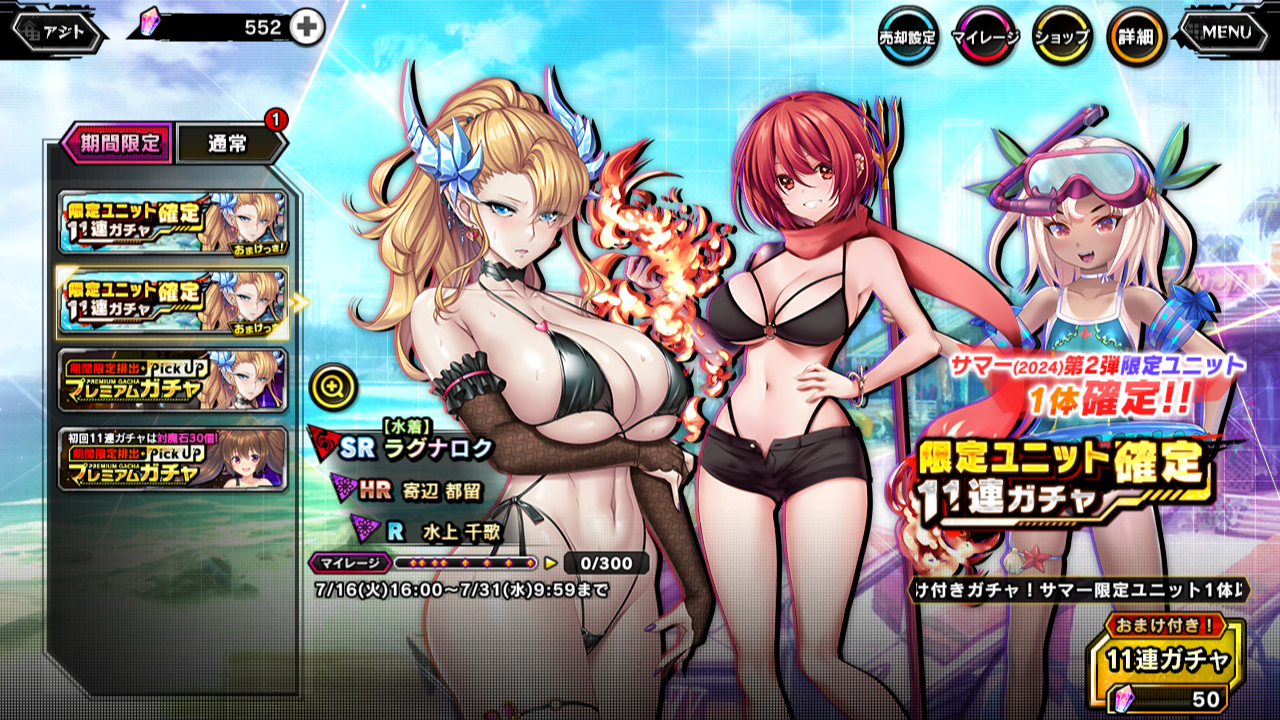Open the 売却設定 sell settings
The image size is (1280, 720).
(x=908, y=37)
